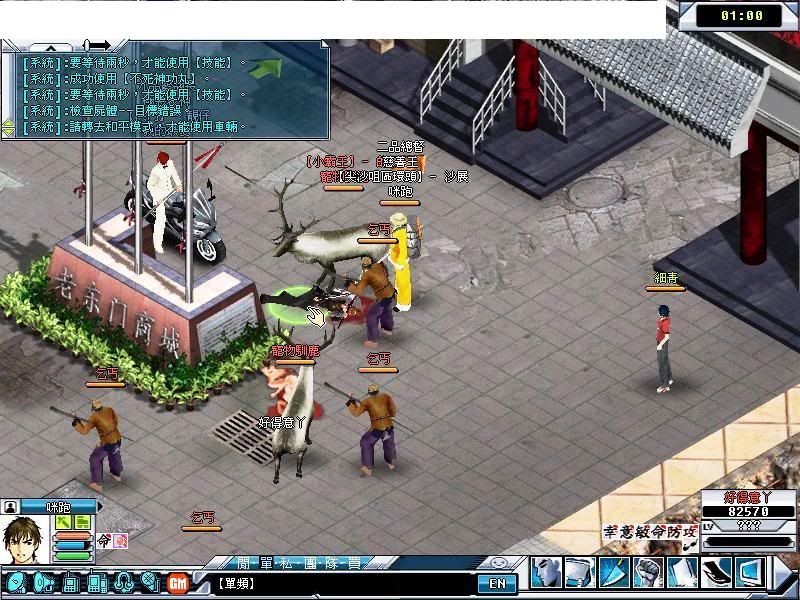Select the black shoe icon

tap(716, 573)
